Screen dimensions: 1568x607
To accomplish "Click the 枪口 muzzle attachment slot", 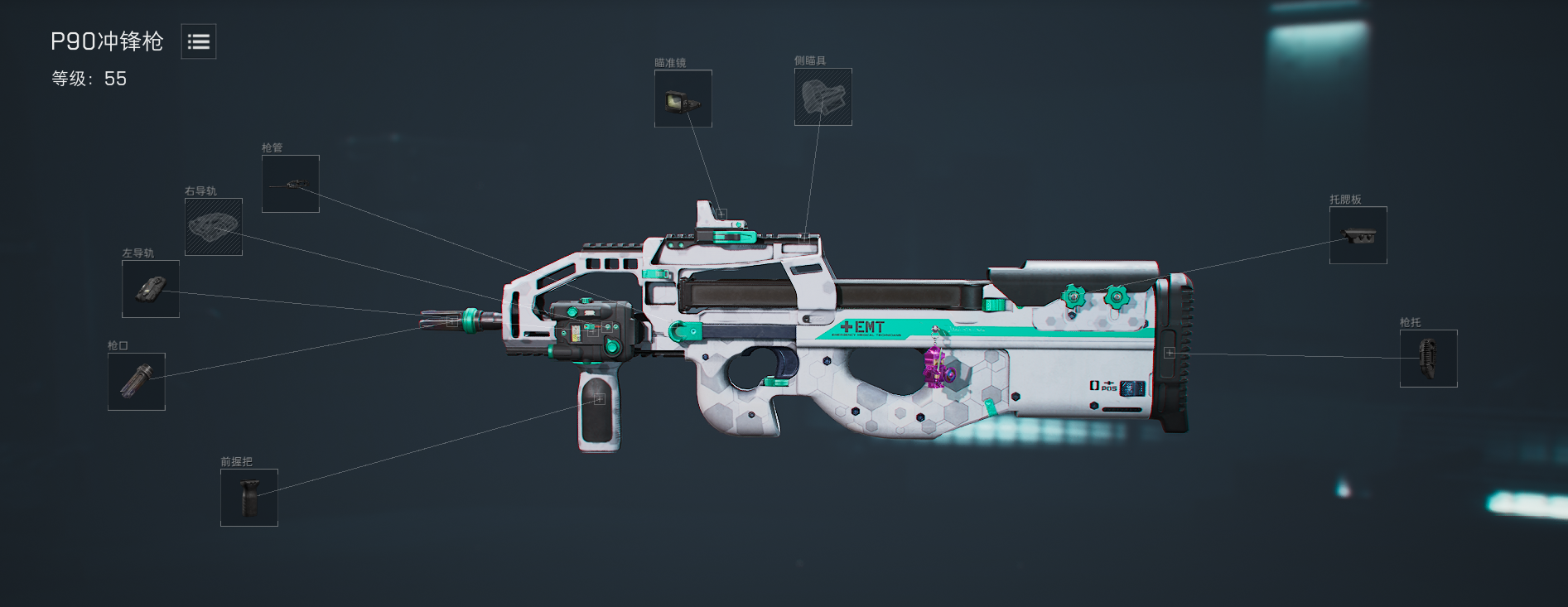I will tap(137, 382).
